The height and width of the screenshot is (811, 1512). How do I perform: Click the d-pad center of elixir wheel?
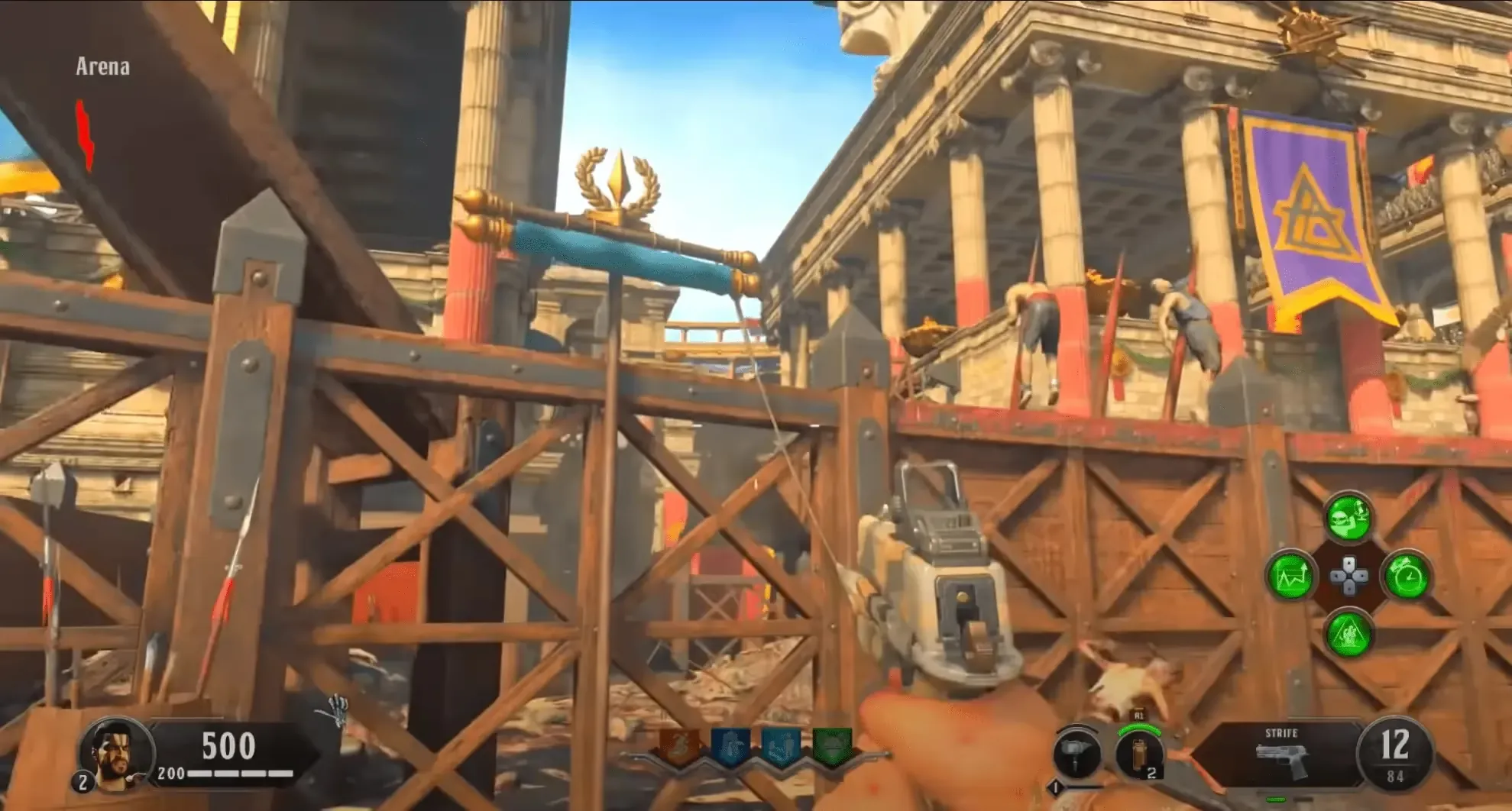click(1348, 576)
